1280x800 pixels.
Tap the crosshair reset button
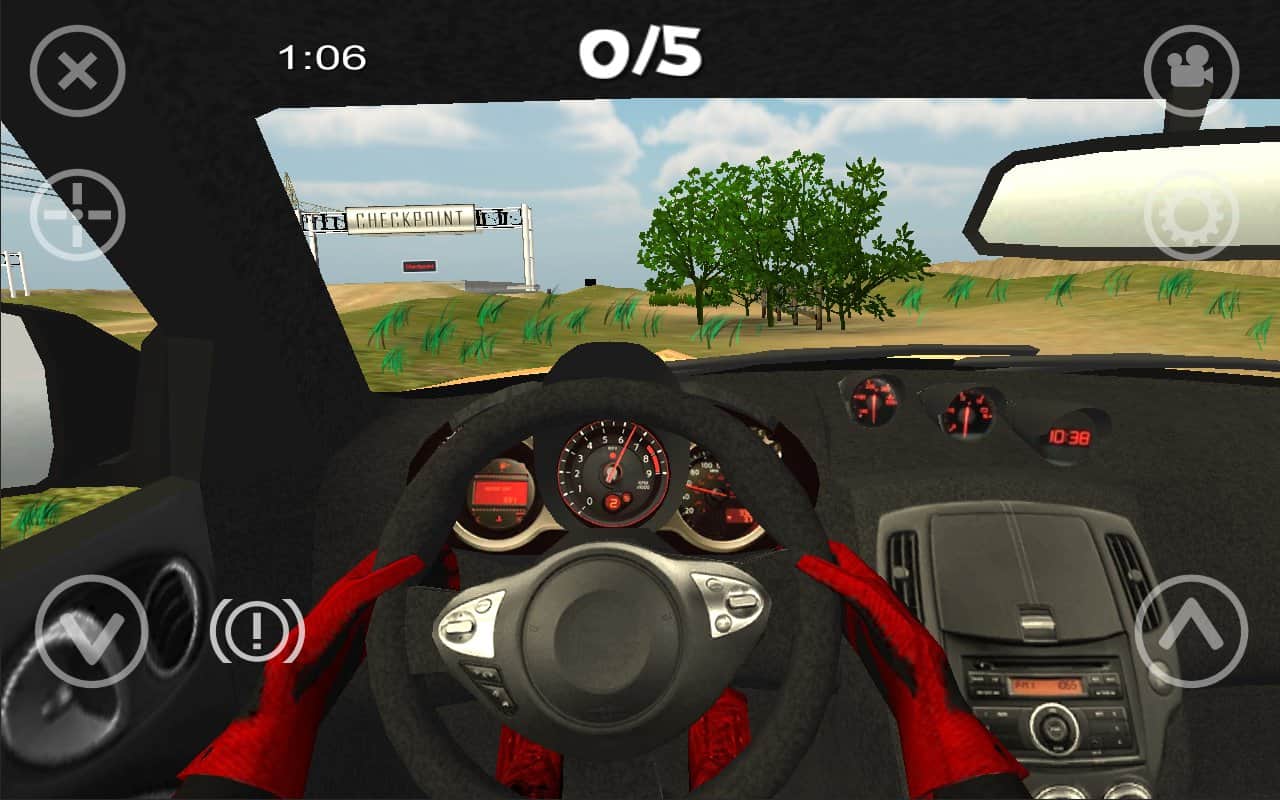[77, 215]
